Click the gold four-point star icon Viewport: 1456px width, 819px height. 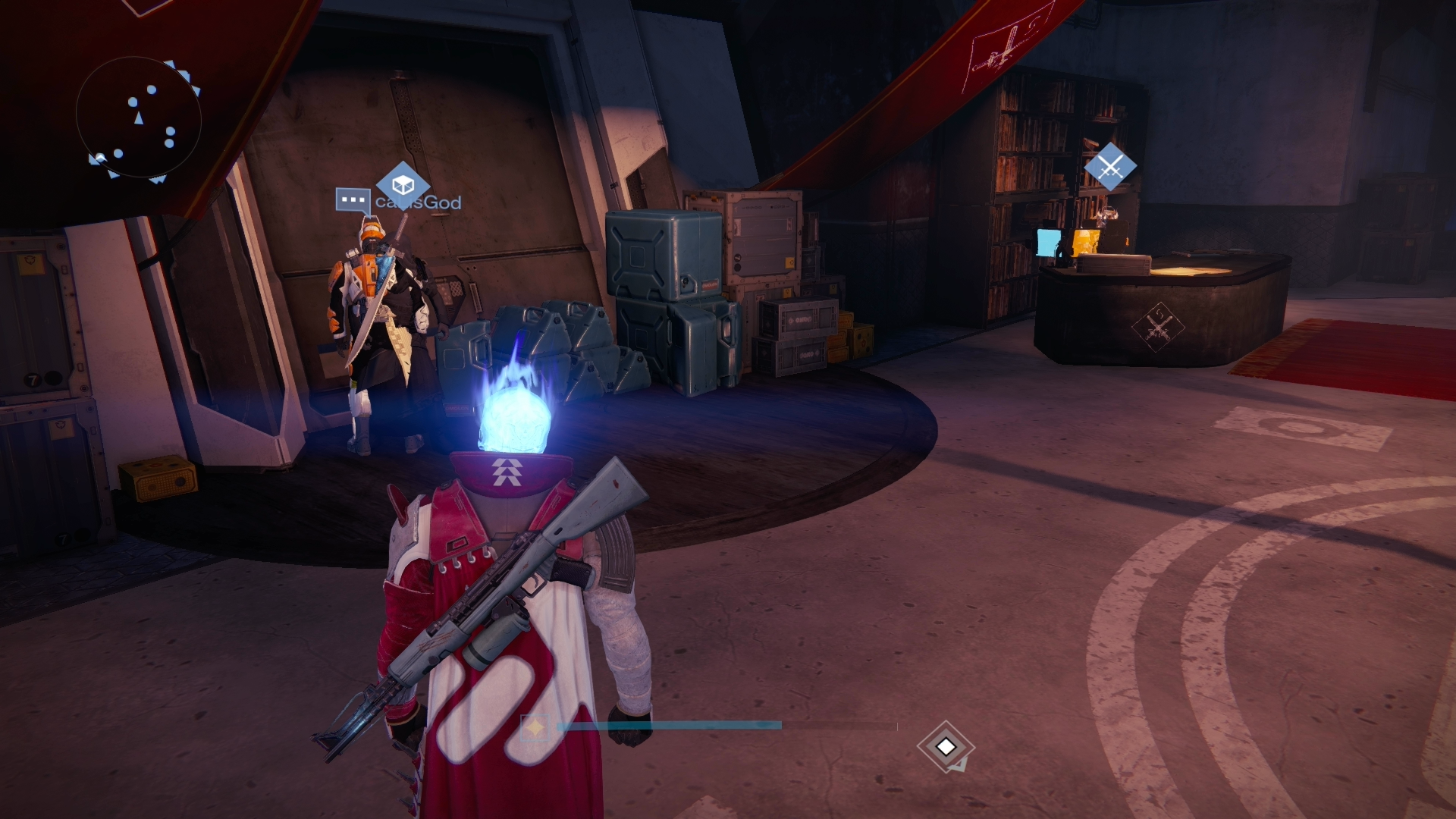(535, 727)
